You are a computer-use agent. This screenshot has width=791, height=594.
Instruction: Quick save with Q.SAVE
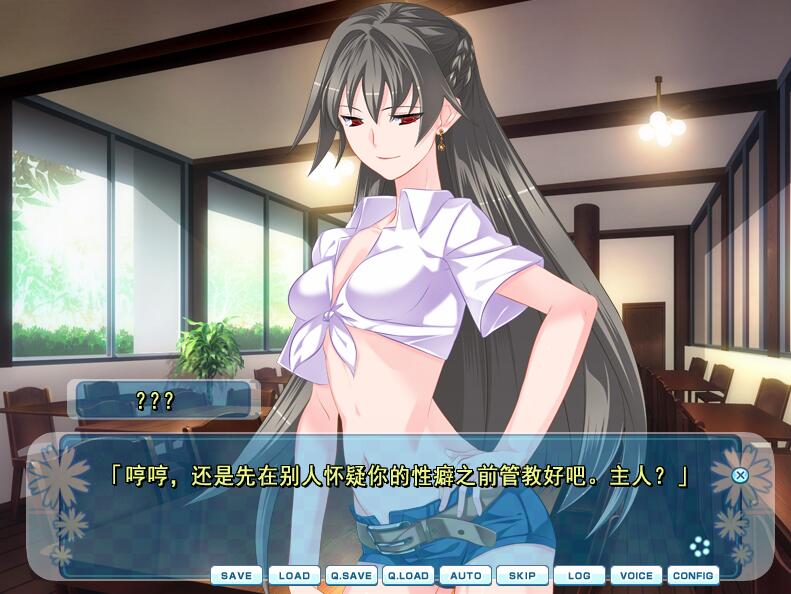351,575
